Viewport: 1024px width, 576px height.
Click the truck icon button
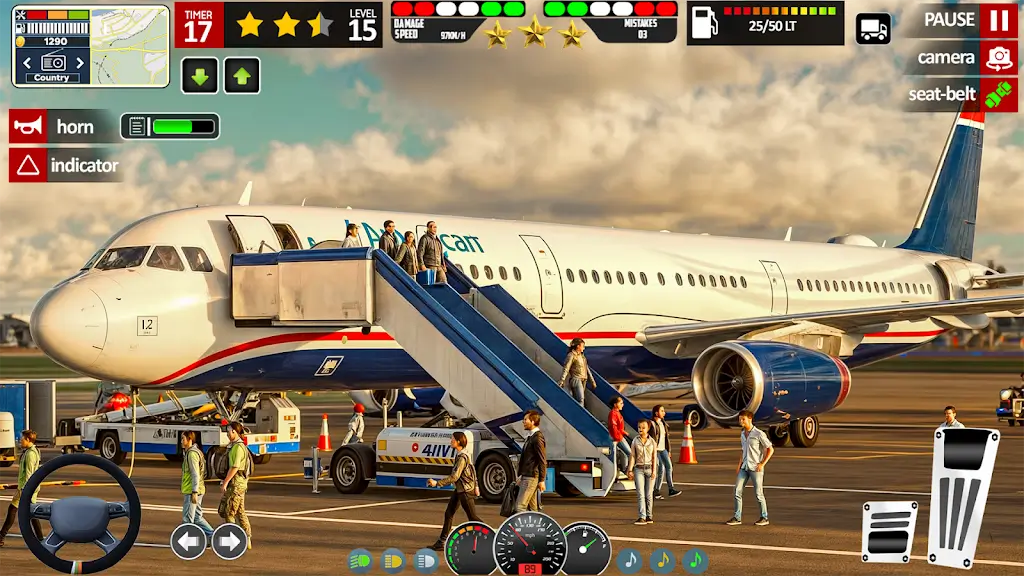click(873, 28)
